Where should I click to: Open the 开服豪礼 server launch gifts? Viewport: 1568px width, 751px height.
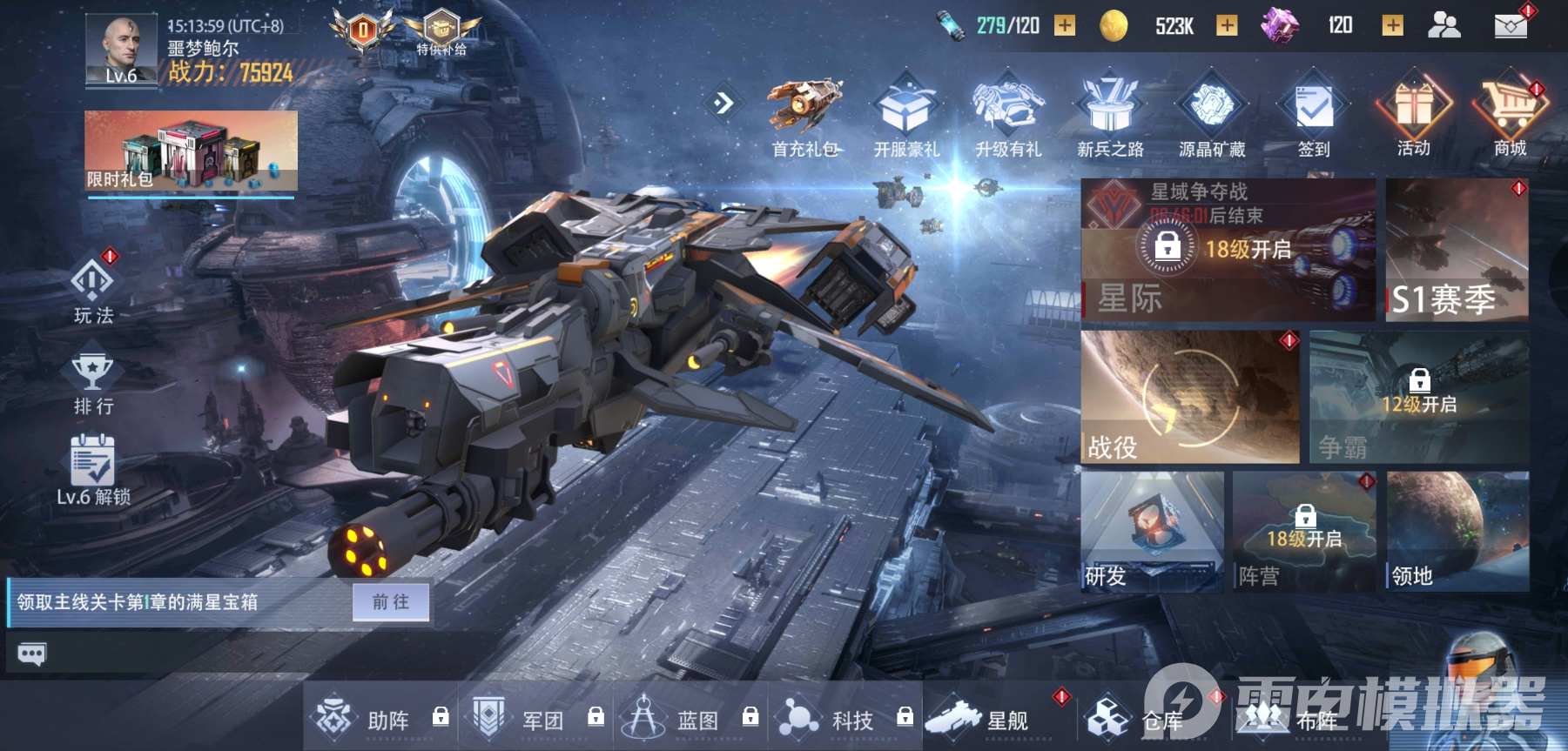click(906, 119)
